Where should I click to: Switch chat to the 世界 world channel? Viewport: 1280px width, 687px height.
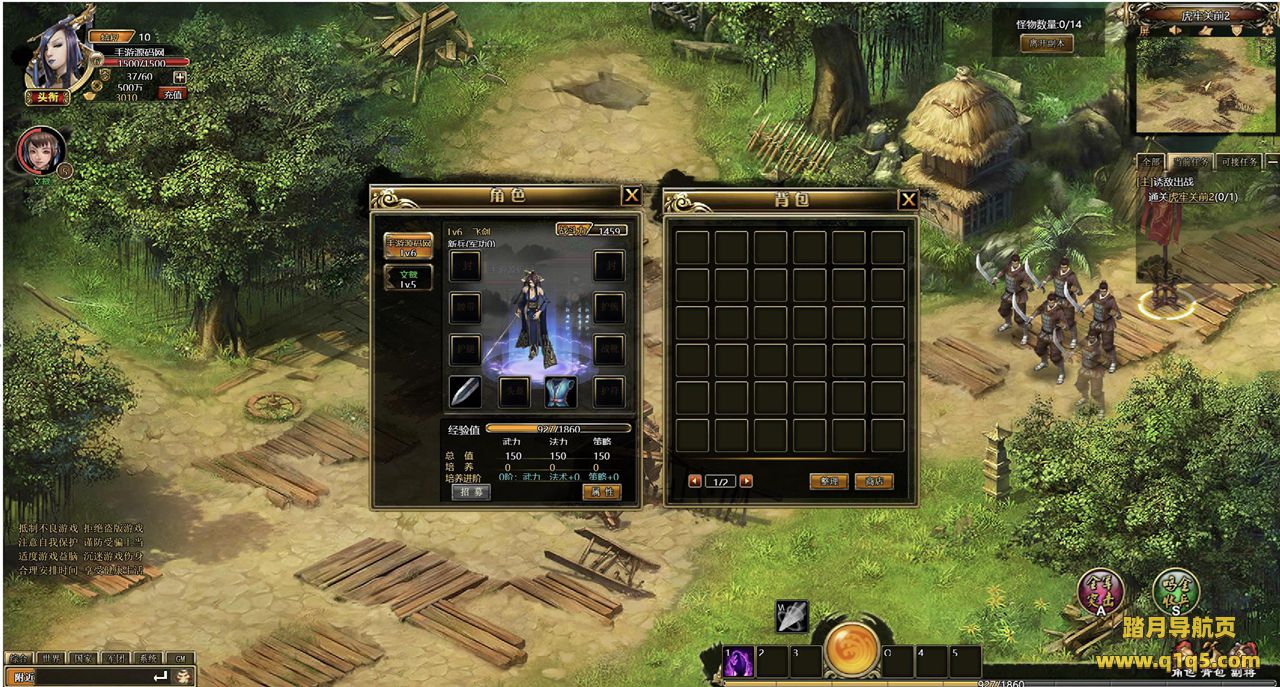coord(51,658)
